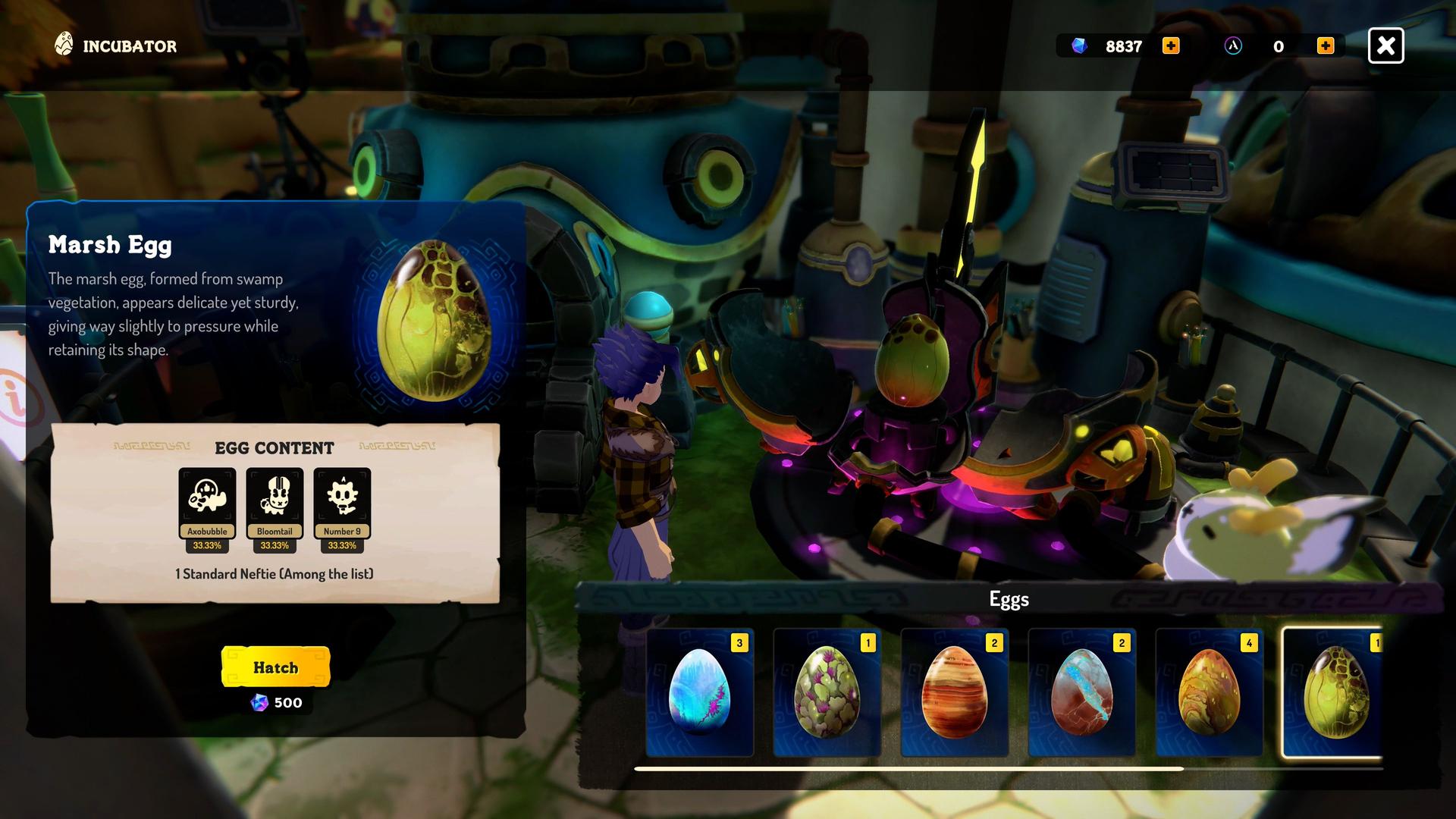Select the orange striped egg thumbnail
This screenshot has height=819, width=1456.
click(953, 694)
